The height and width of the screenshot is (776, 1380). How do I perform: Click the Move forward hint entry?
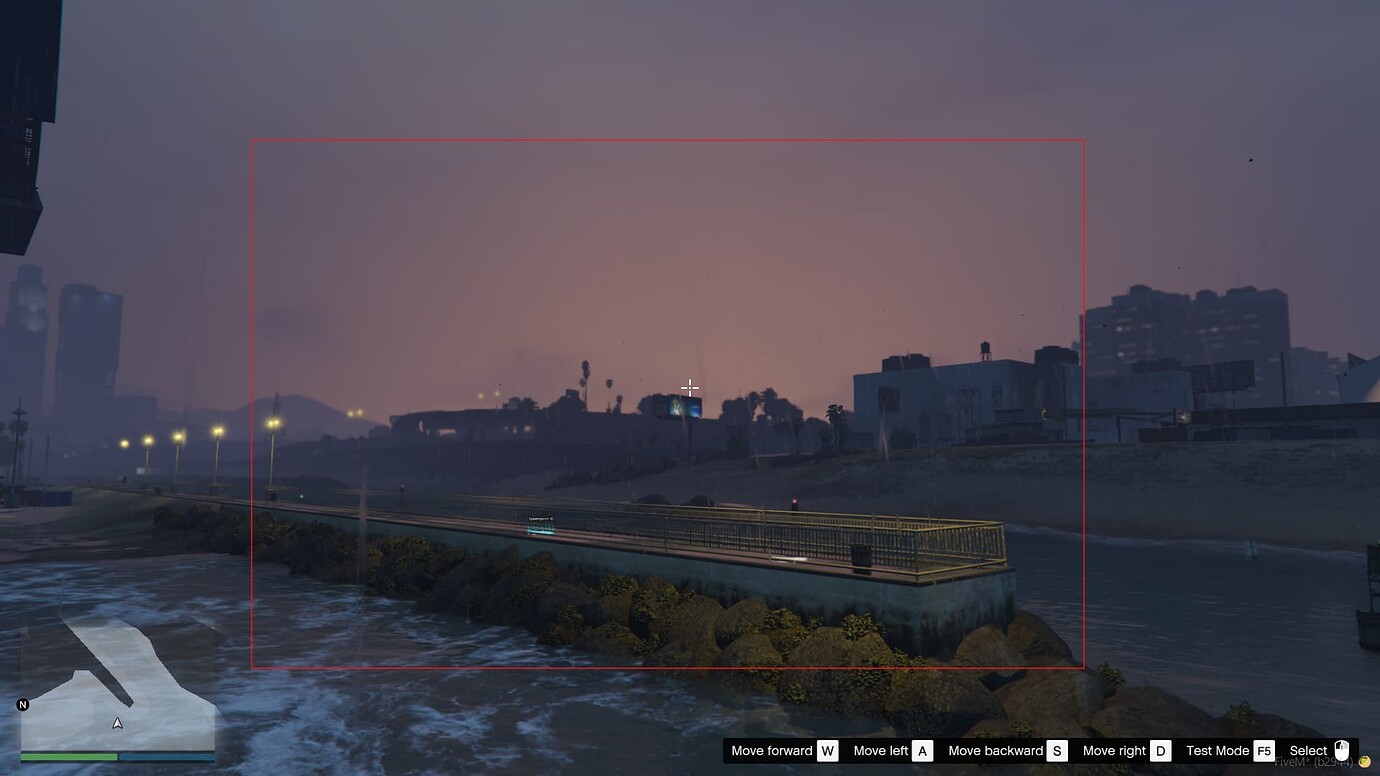(772, 750)
